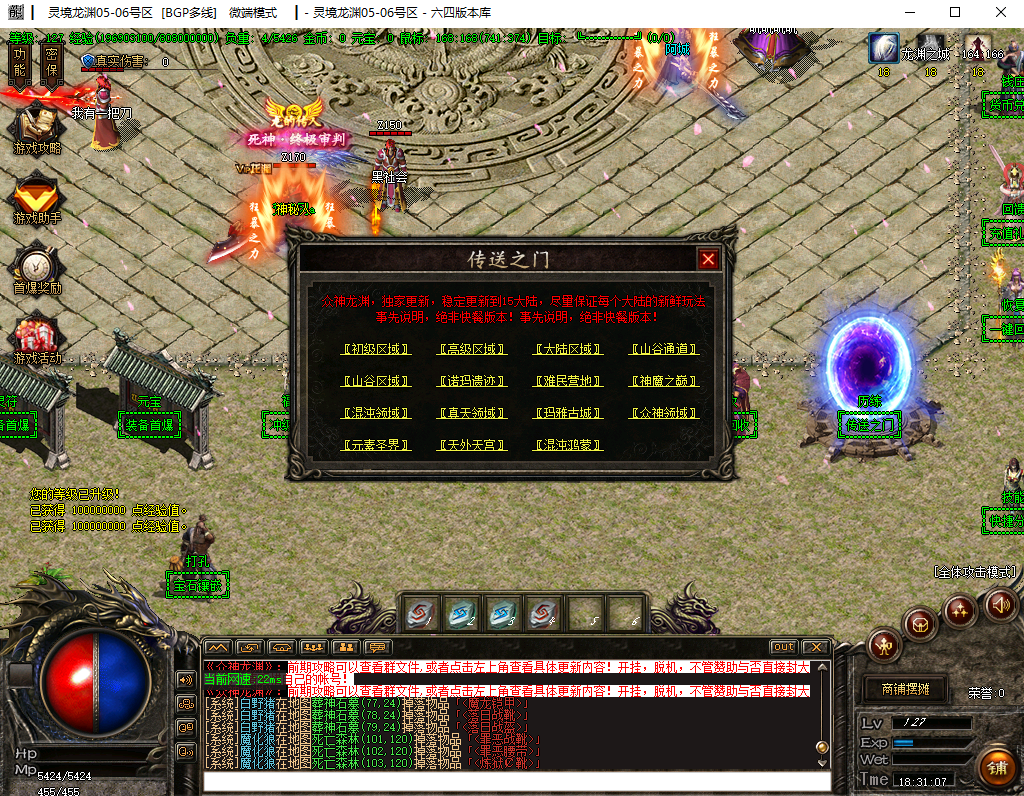Open the 商铺摆摊 stall button

coord(906,689)
